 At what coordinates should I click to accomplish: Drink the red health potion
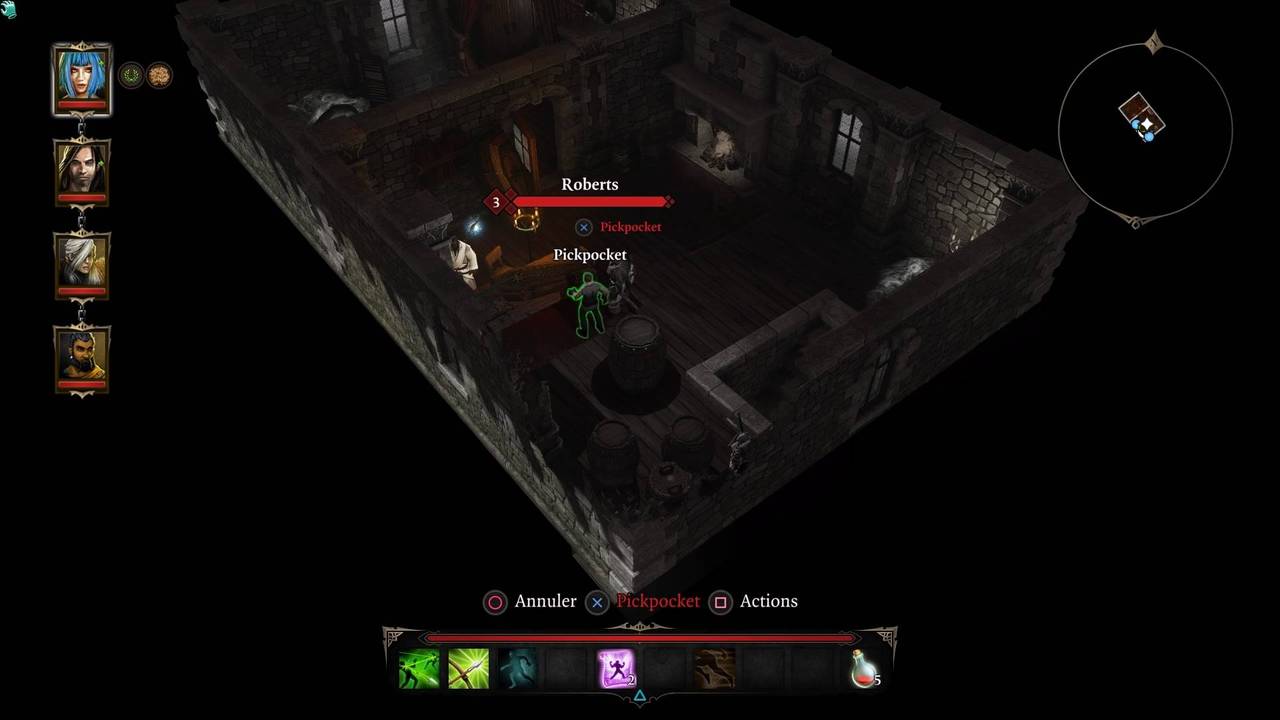point(863,668)
